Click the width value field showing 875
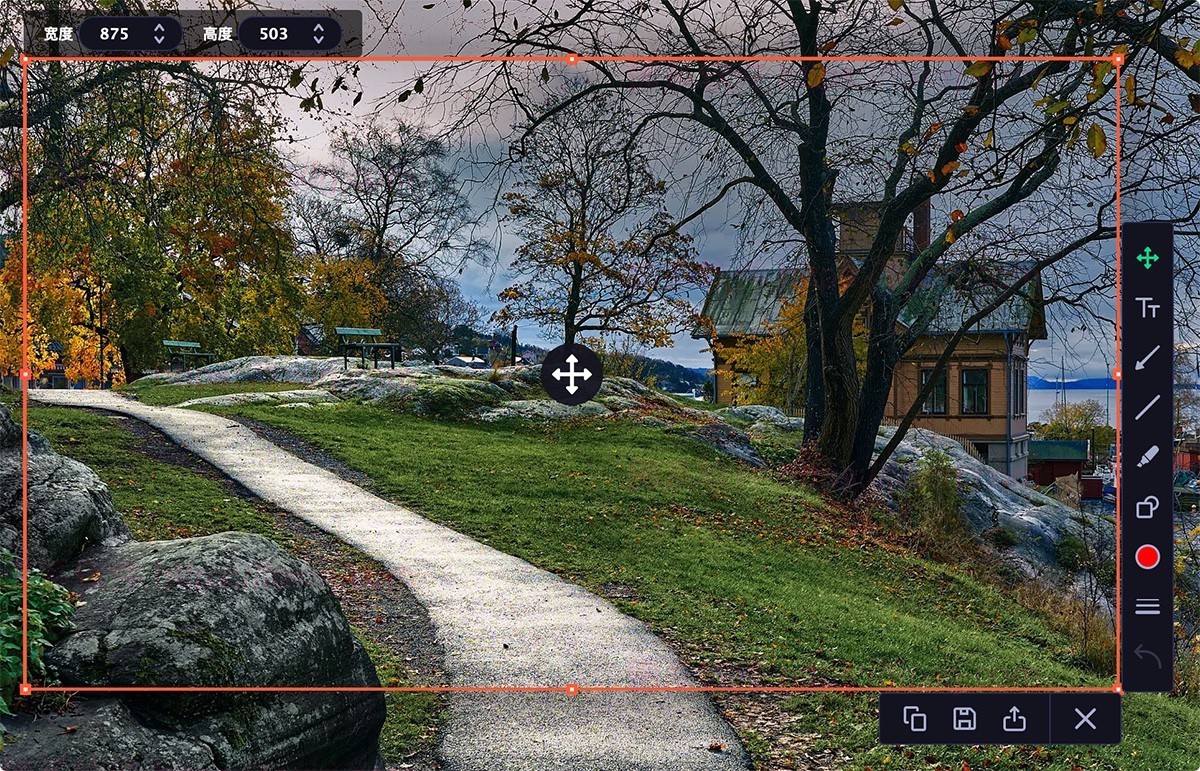Viewport: 1200px width, 771px height. click(114, 34)
